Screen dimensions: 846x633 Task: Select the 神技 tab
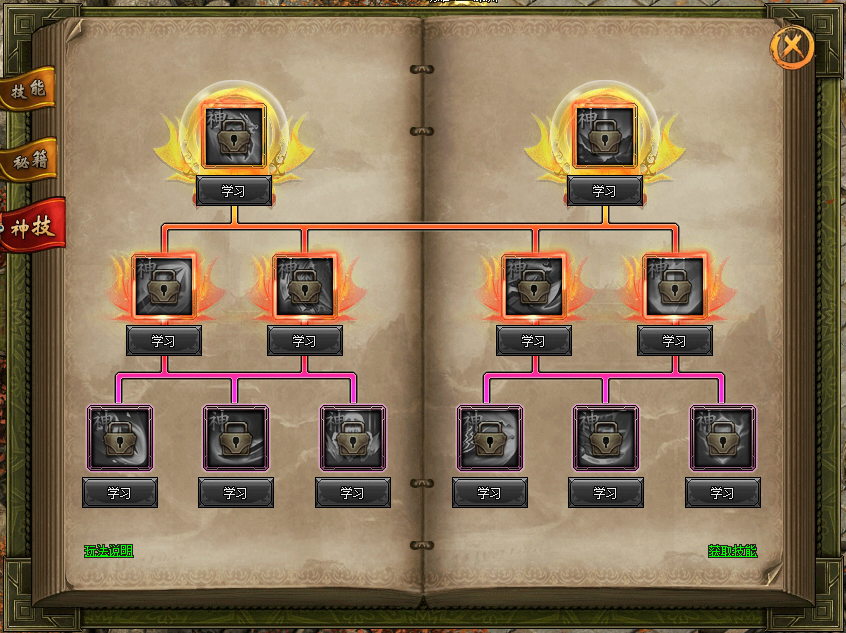[x=32, y=226]
